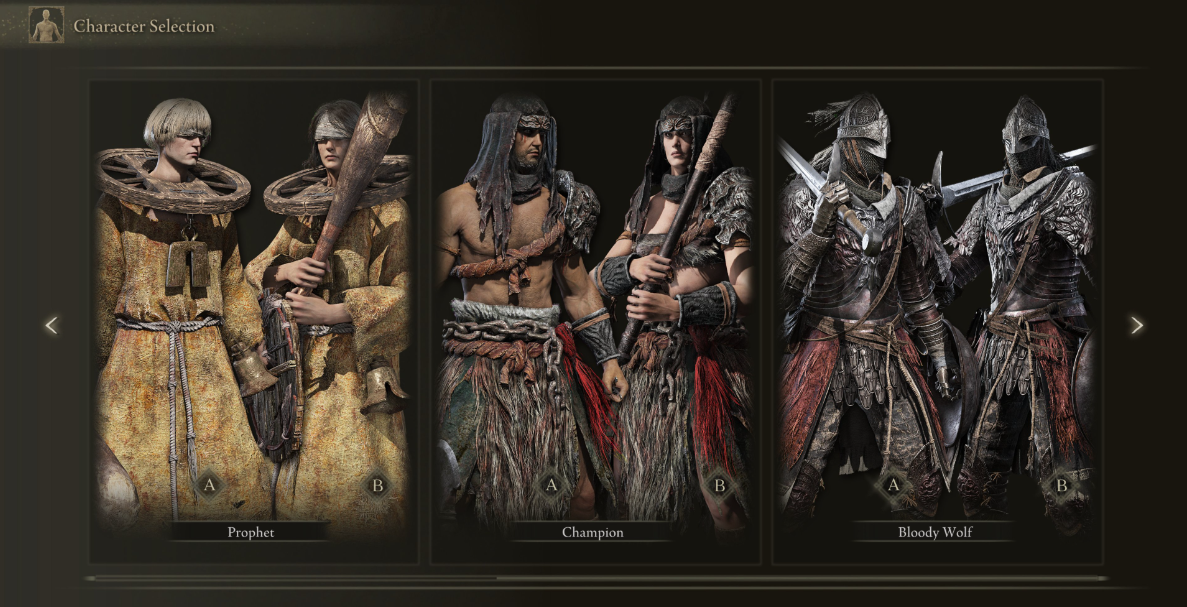Show next characters with the right arrow
Image resolution: width=1187 pixels, height=607 pixels.
coord(1136,325)
